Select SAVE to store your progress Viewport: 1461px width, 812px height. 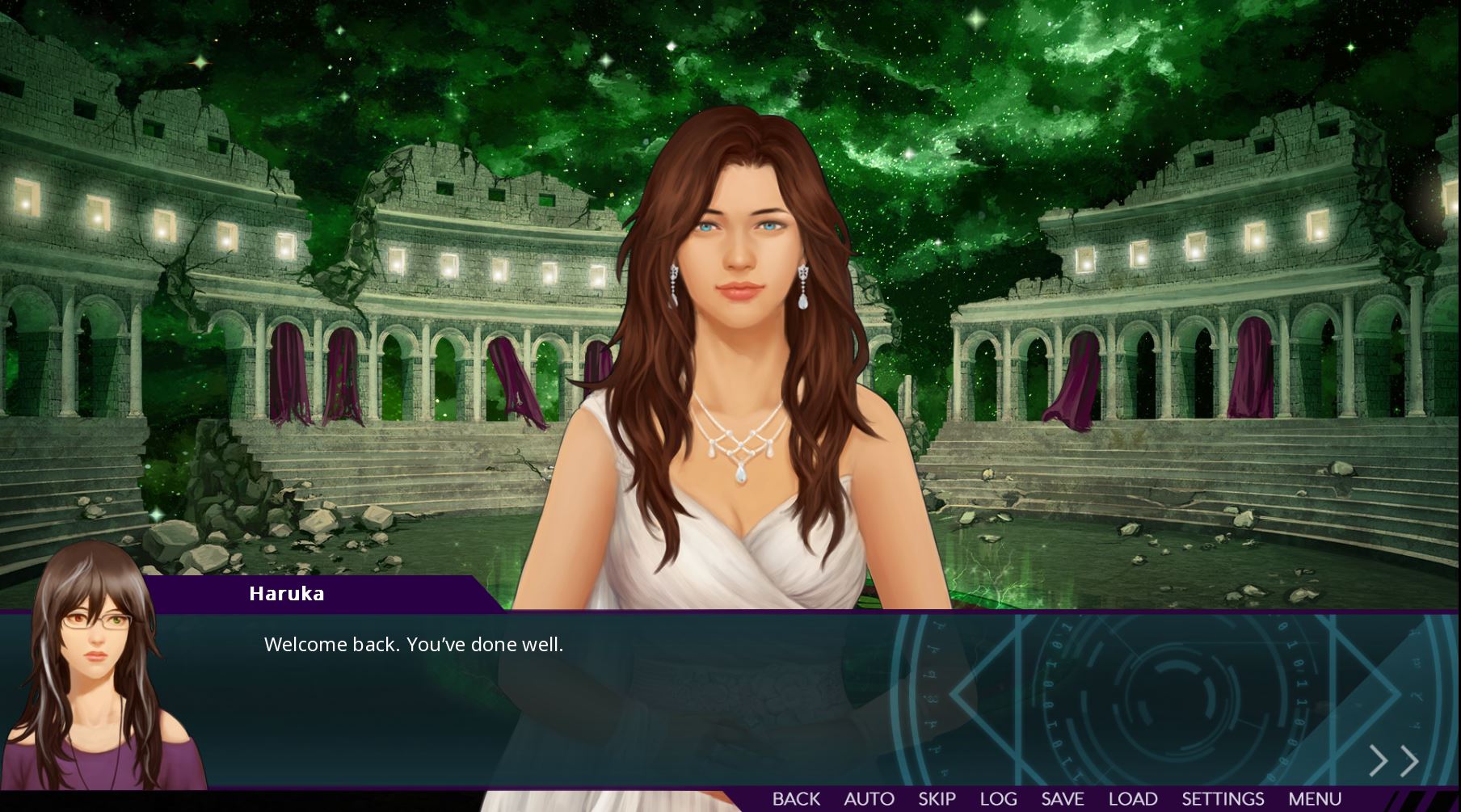tap(1064, 798)
